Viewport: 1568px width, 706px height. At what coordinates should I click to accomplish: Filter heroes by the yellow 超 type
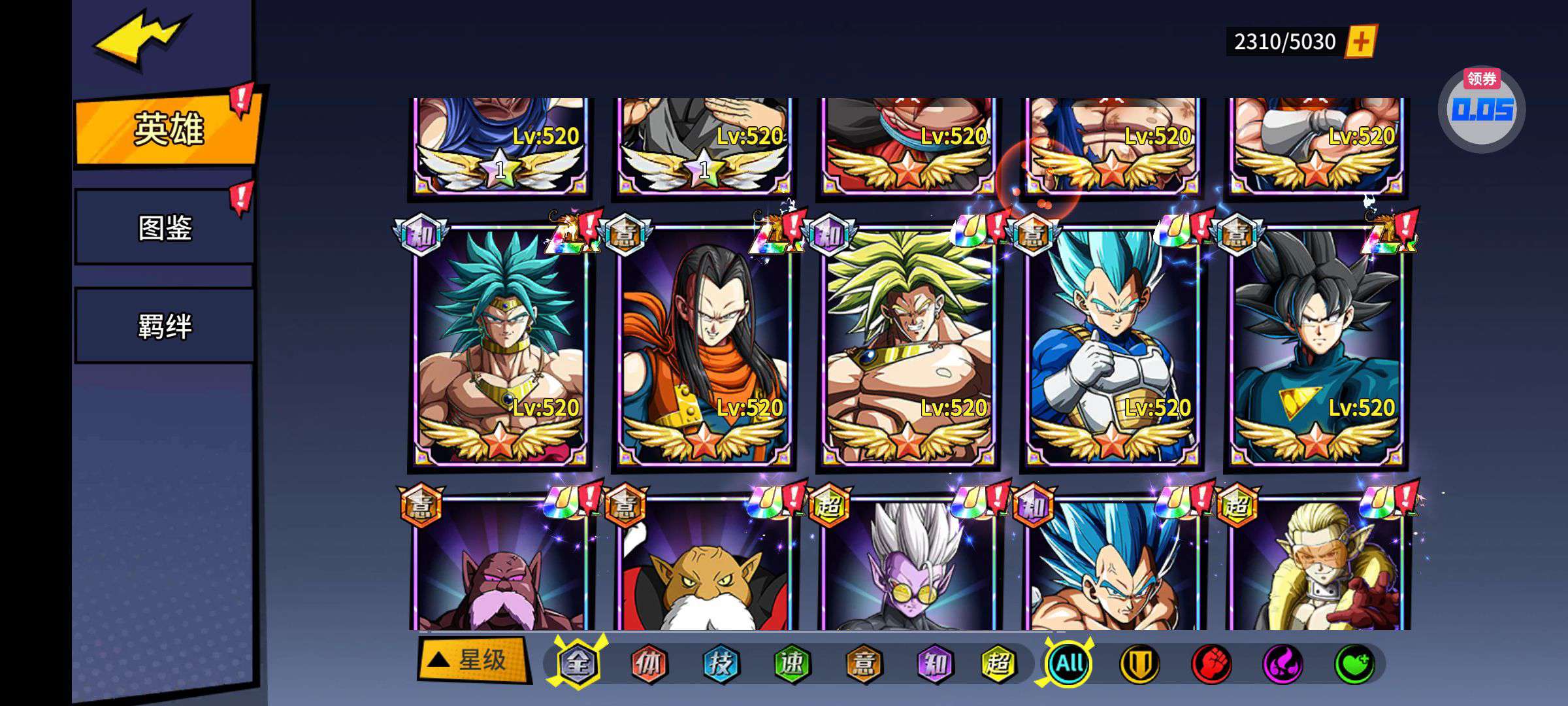[x=998, y=664]
